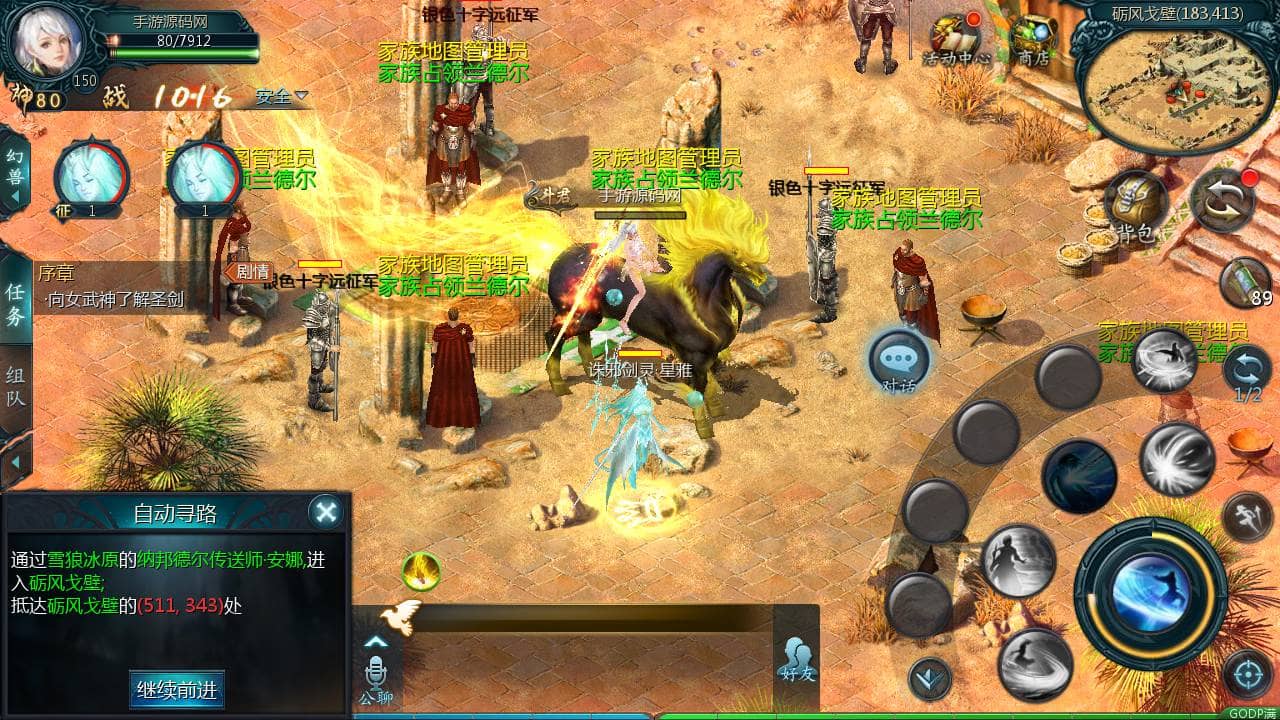Open the 活动中心 activity center
Image resolution: width=1280 pixels, height=720 pixels.
(x=954, y=38)
